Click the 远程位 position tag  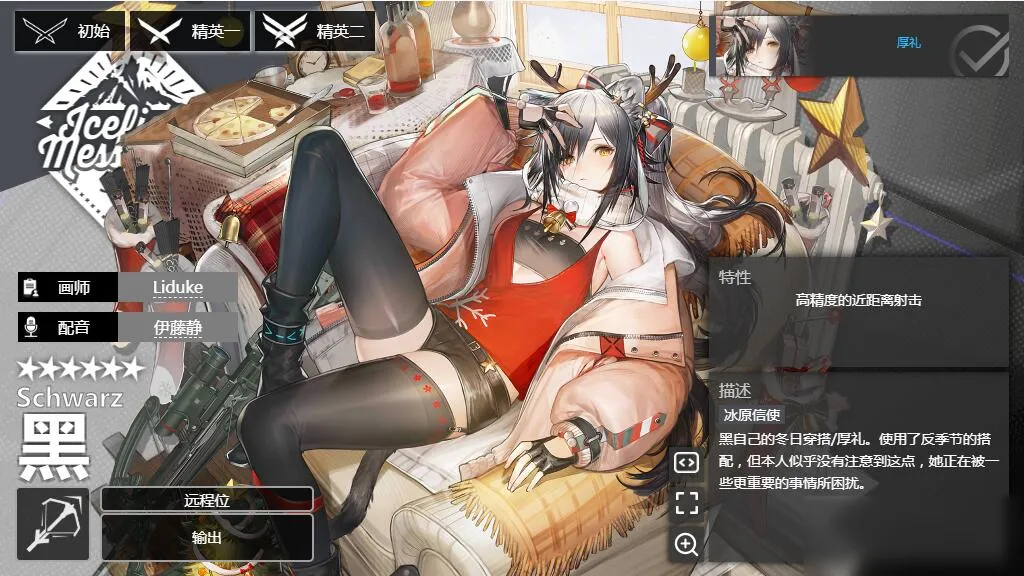(x=207, y=500)
